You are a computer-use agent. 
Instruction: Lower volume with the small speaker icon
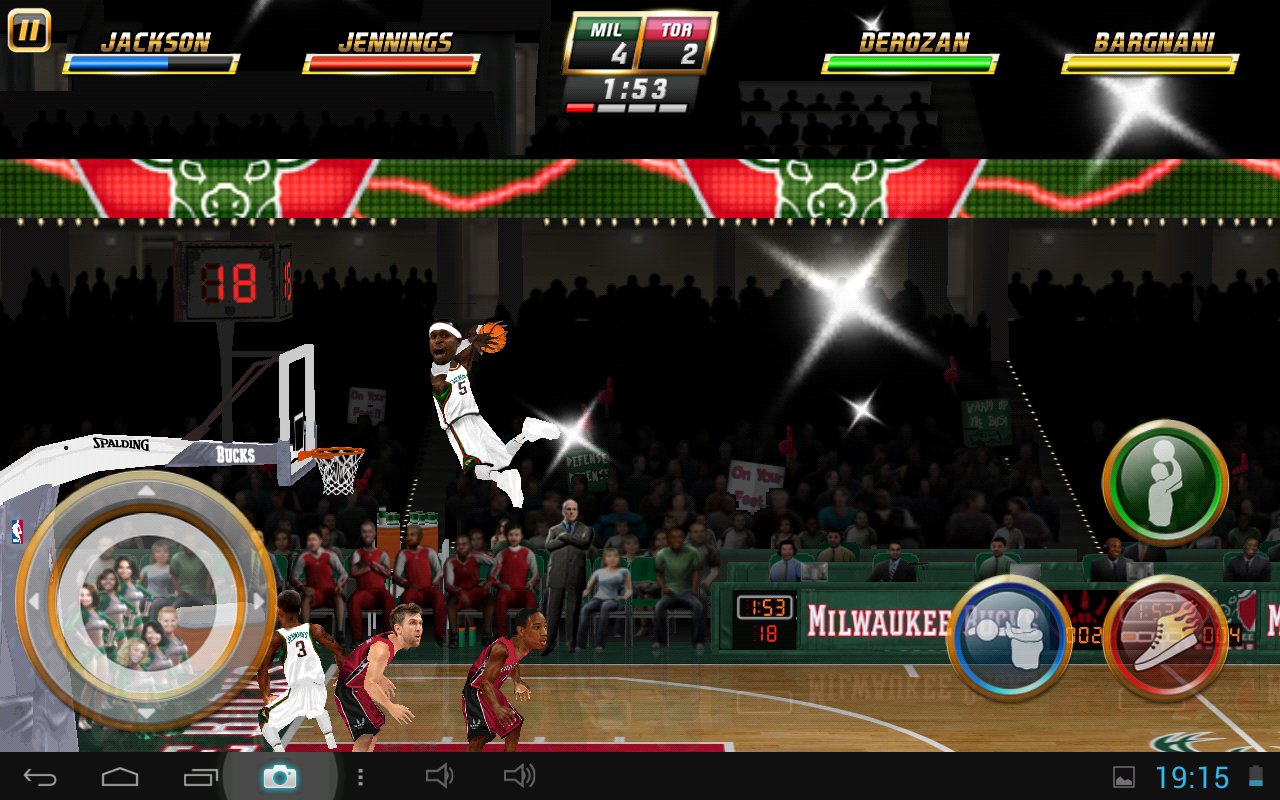[x=439, y=776]
